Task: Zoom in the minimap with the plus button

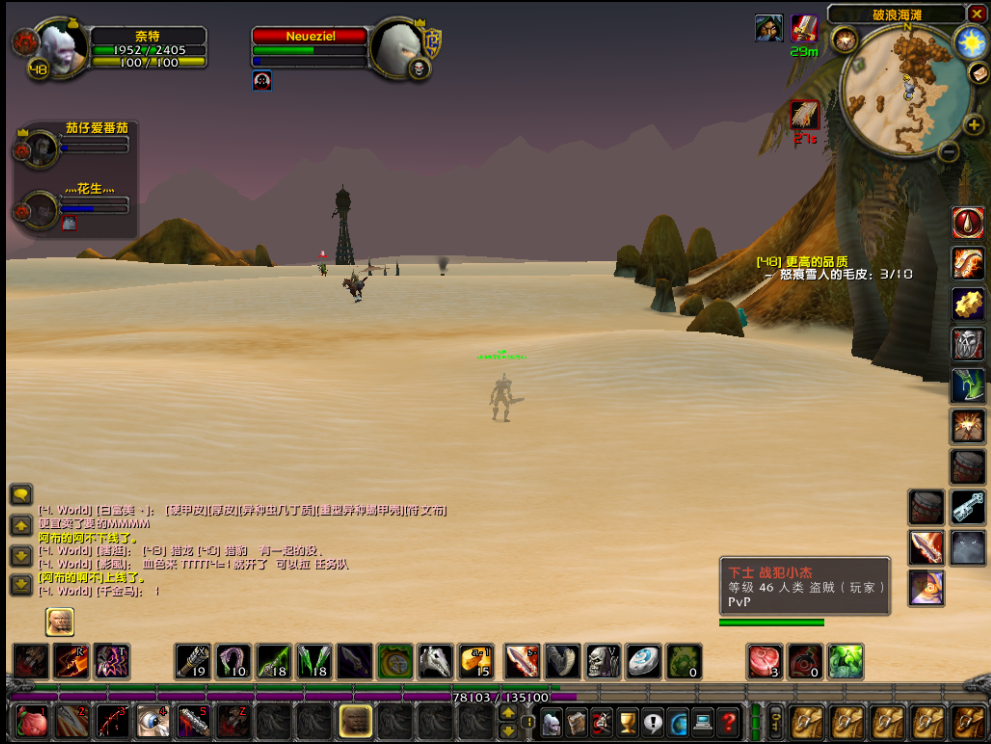Action: [973, 125]
